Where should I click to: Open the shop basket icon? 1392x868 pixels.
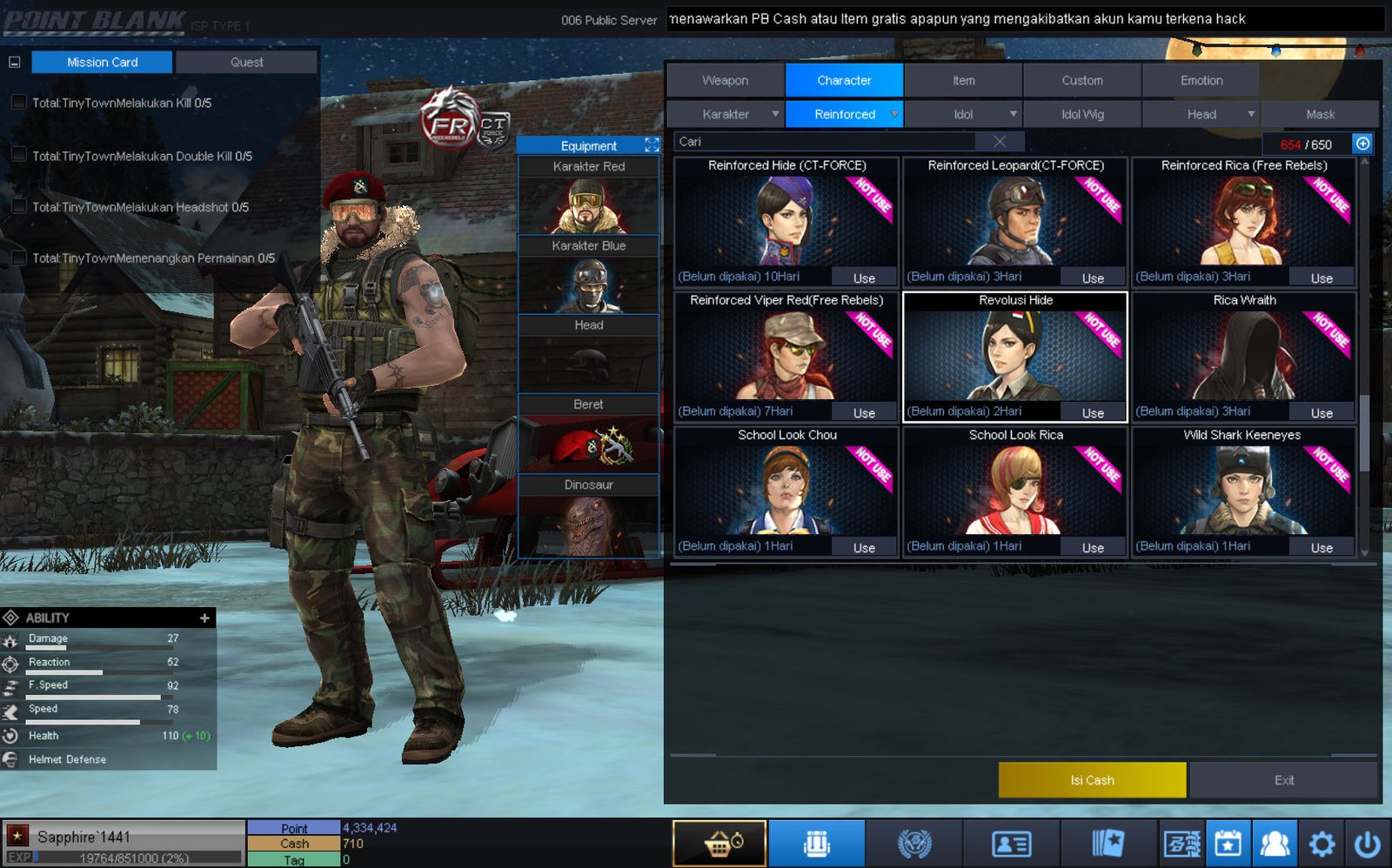[x=719, y=843]
